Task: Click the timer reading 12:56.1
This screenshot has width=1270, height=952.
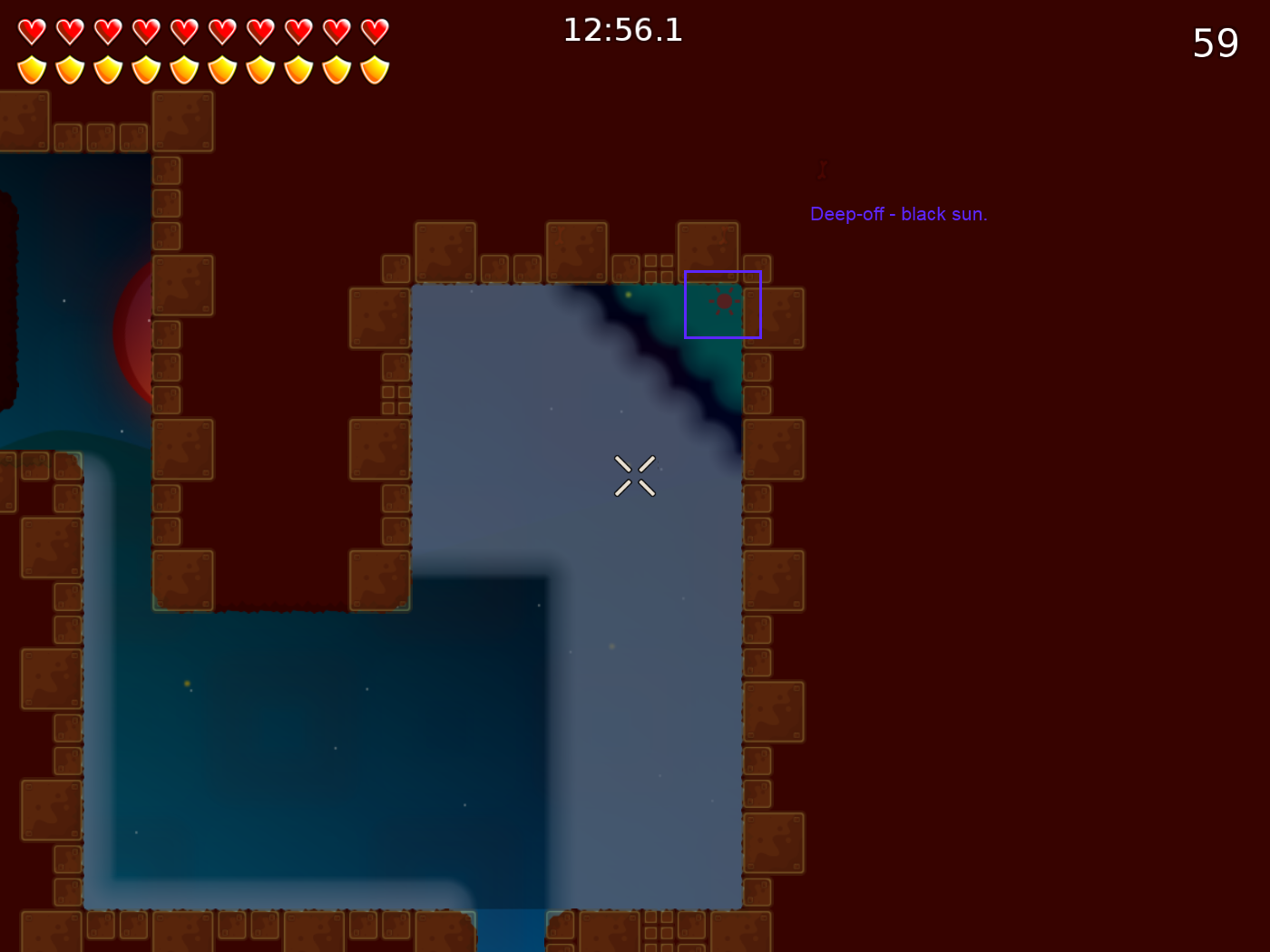Action: 622,30
